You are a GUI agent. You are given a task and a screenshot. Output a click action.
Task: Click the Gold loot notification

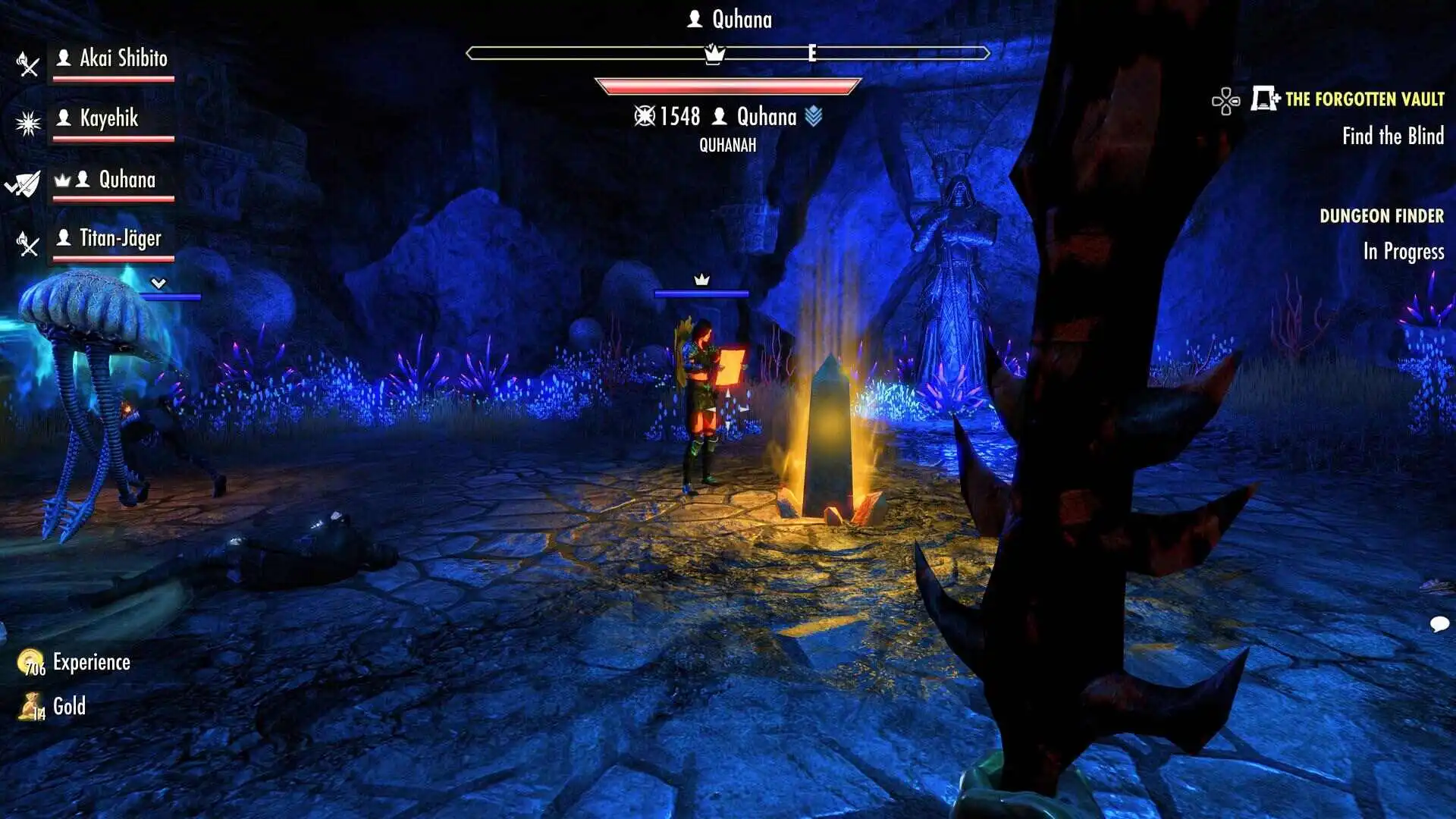[68, 707]
